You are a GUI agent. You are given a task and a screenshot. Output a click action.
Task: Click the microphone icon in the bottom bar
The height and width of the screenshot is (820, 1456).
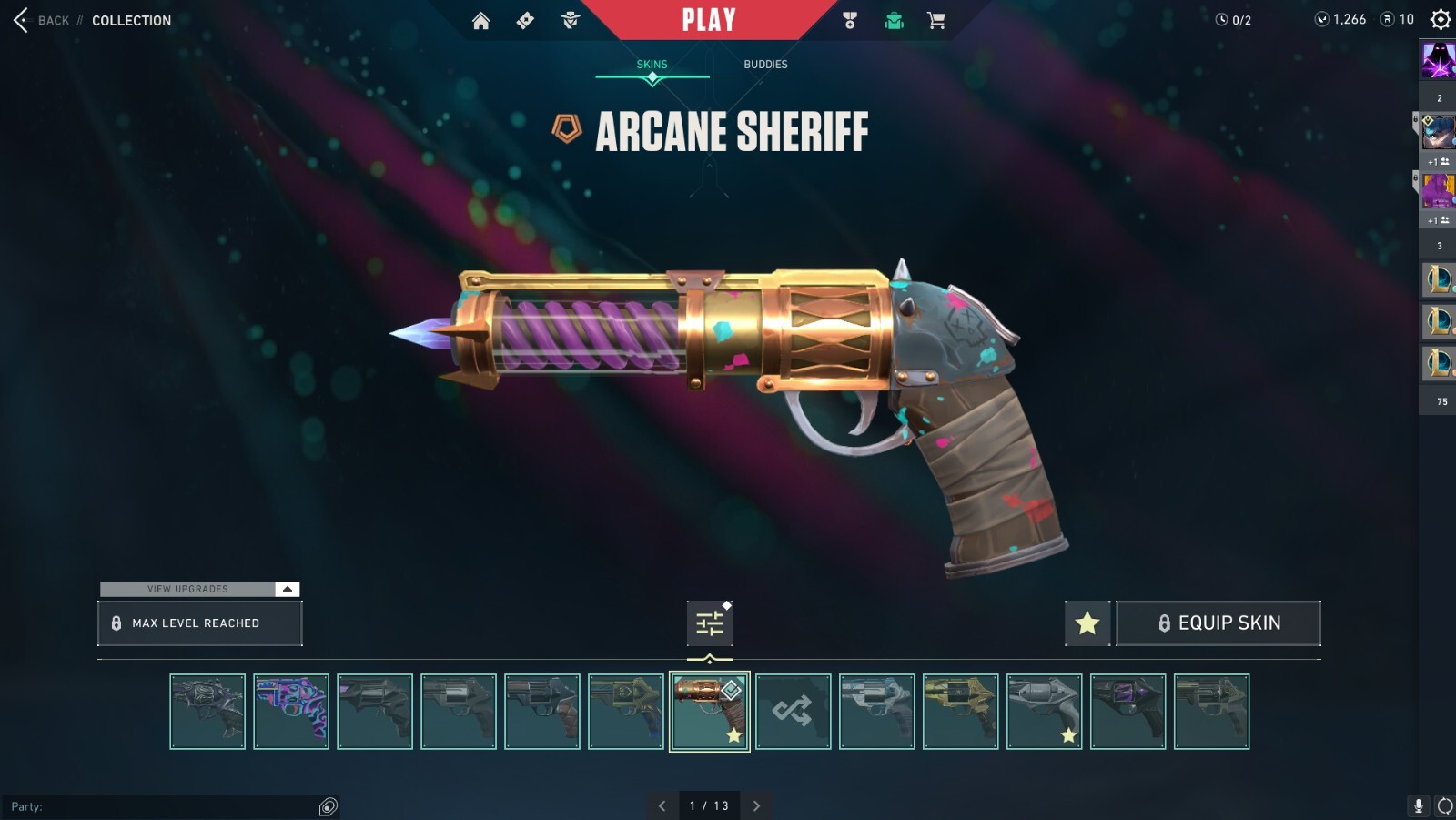(1417, 805)
